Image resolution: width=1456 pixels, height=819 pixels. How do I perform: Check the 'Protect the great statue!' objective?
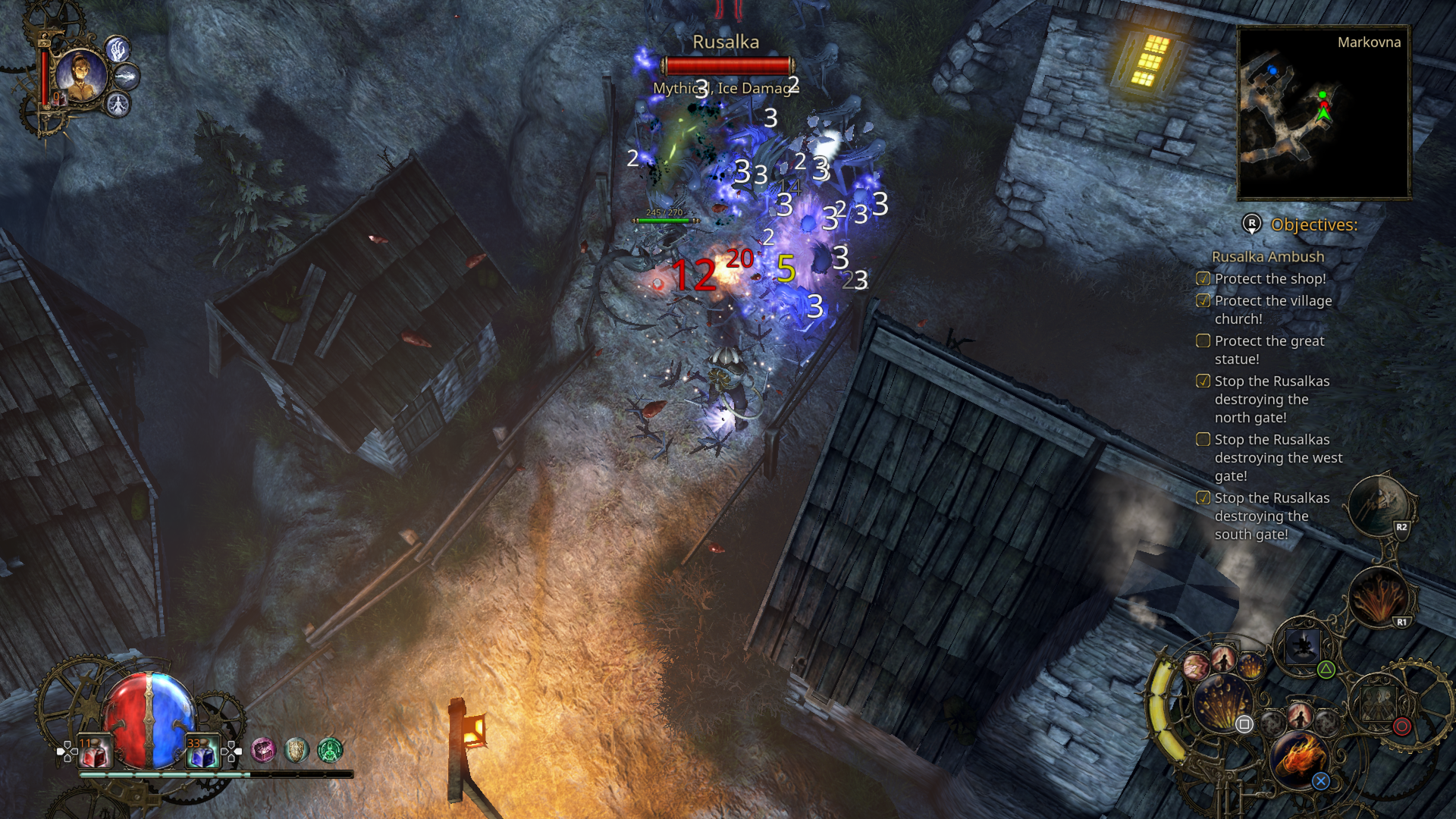(x=1204, y=341)
